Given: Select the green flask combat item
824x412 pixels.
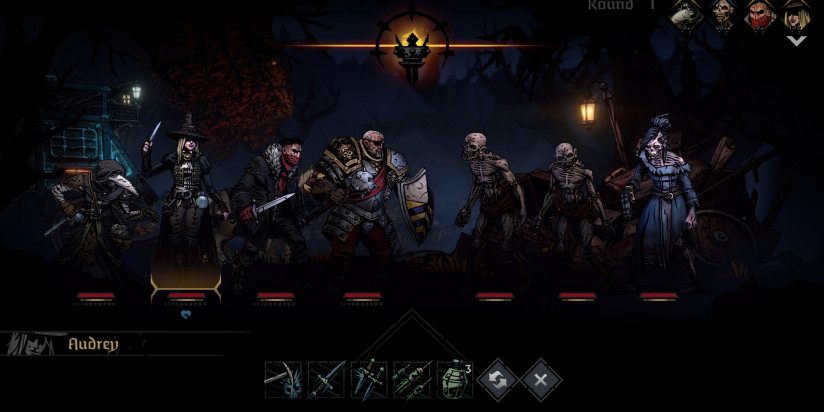Looking at the screenshot, I should click(x=455, y=380).
